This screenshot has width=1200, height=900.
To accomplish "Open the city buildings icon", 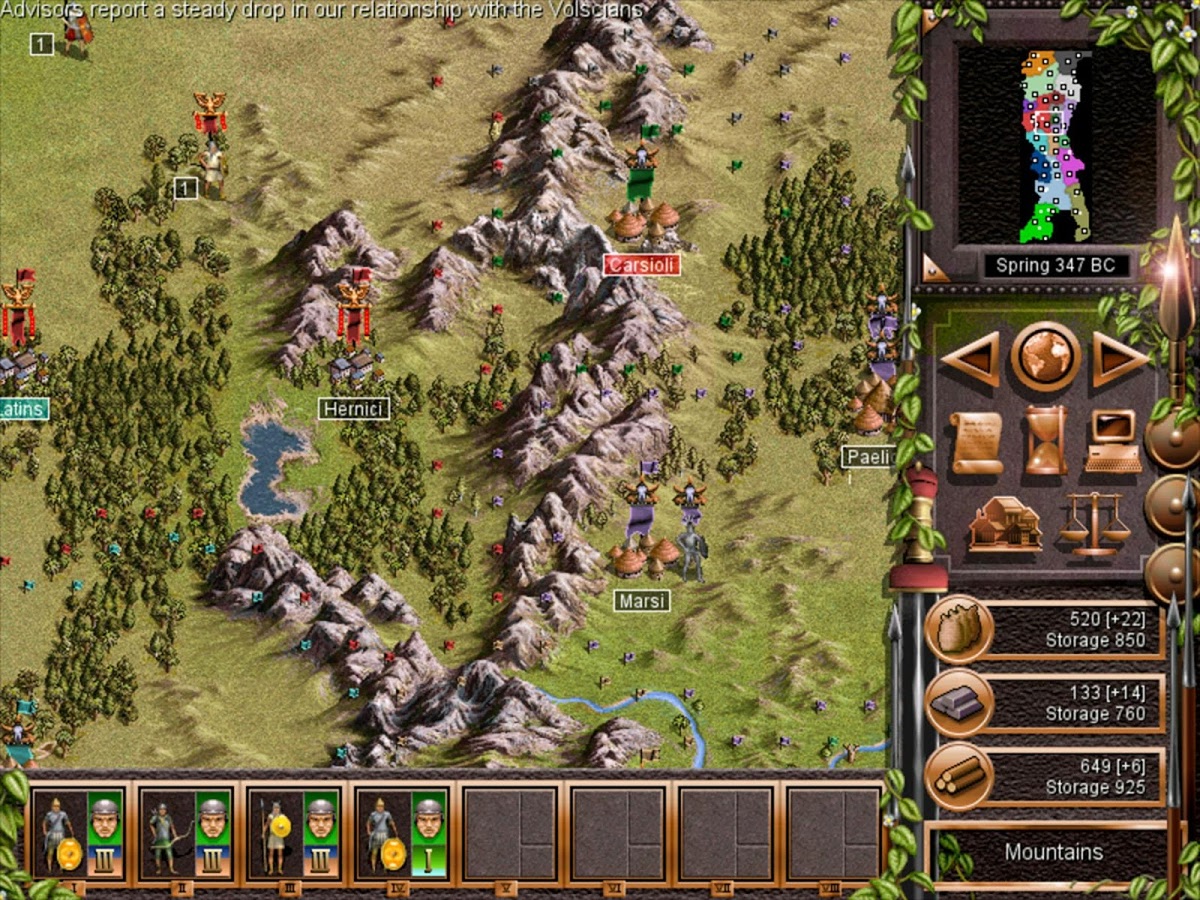I will (1004, 523).
